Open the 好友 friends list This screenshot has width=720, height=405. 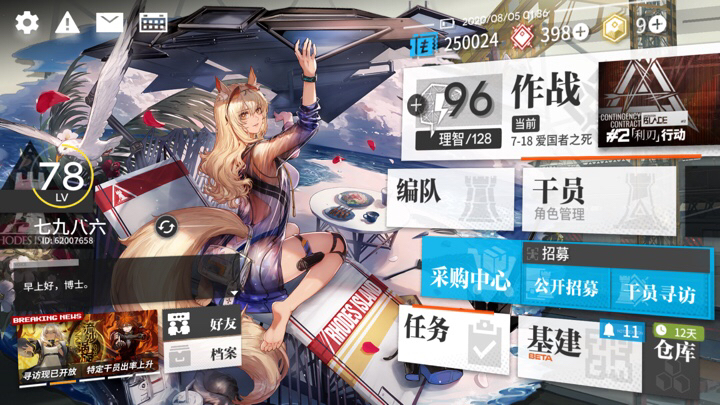(x=204, y=324)
